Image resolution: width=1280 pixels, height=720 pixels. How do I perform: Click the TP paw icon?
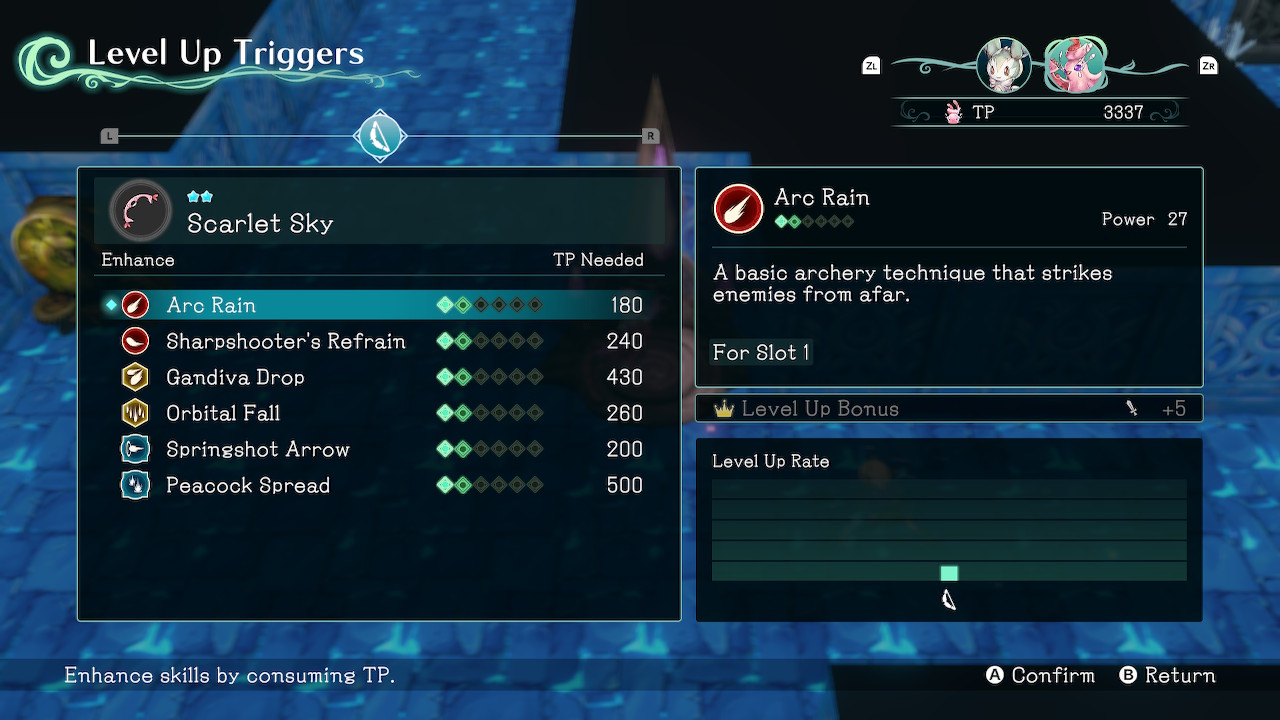pyautogui.click(x=954, y=112)
